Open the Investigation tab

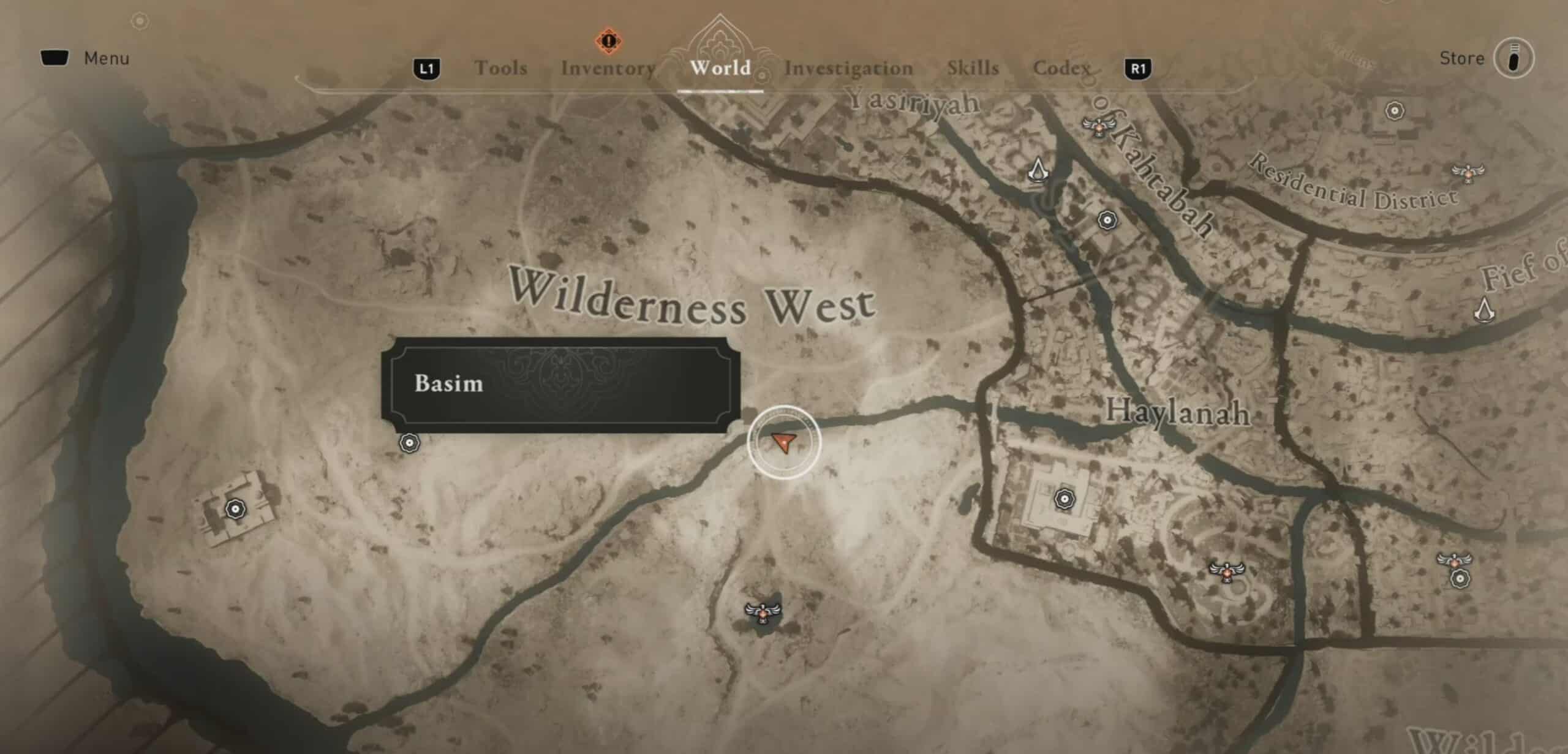tap(849, 69)
